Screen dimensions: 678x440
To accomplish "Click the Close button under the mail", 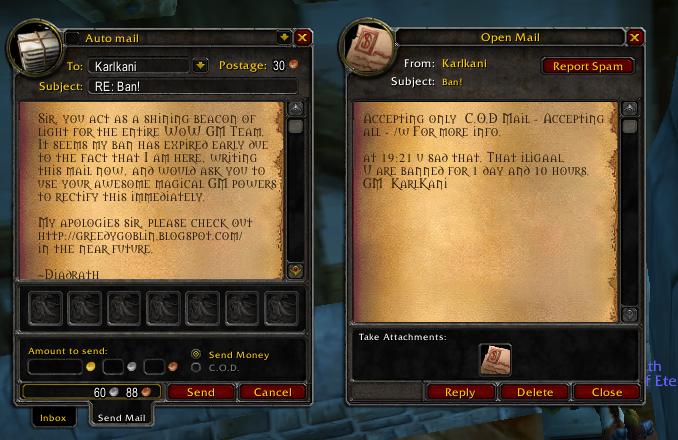I will (x=607, y=392).
